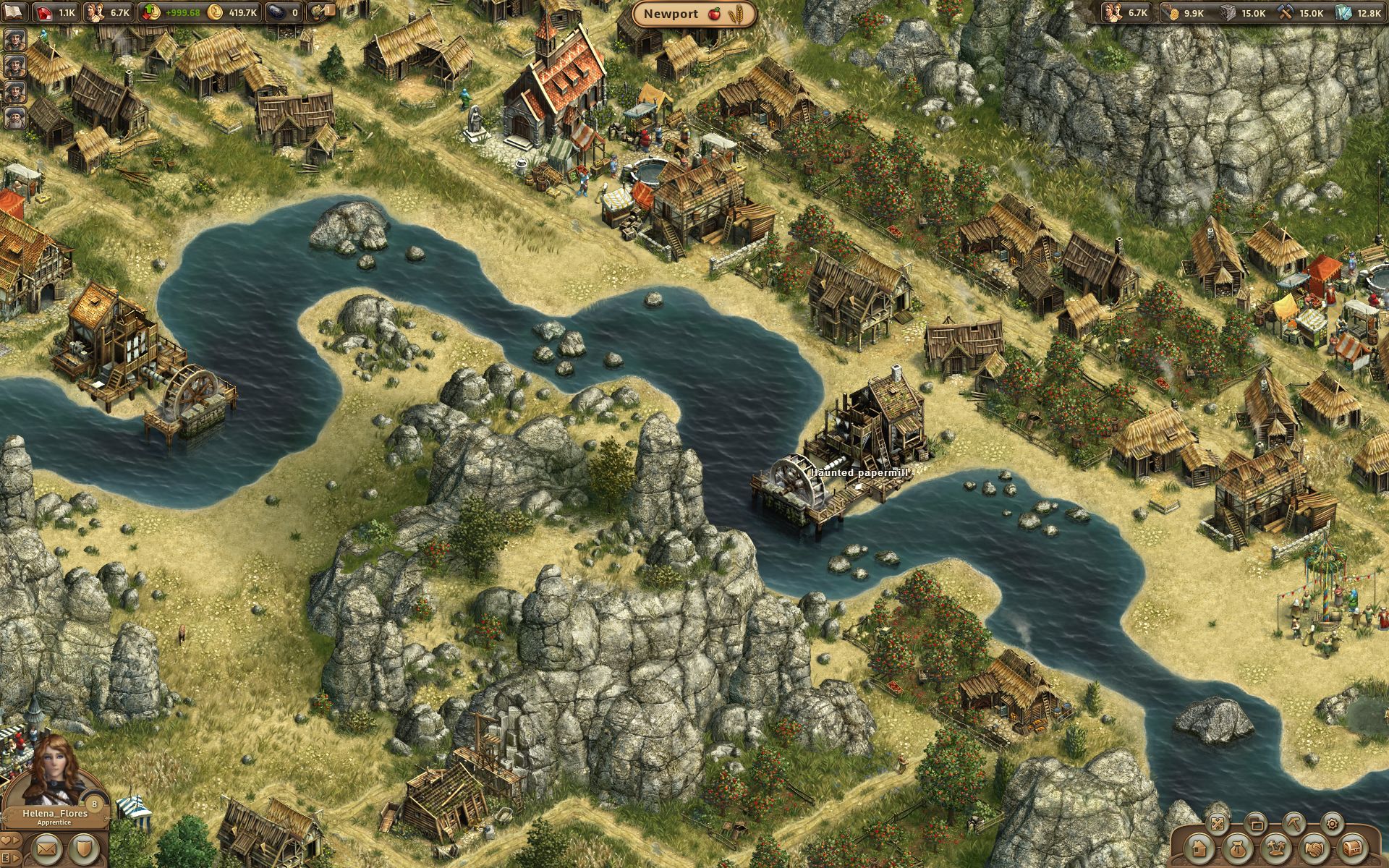
Task: Open the money sack button
Action: (x=1237, y=847)
